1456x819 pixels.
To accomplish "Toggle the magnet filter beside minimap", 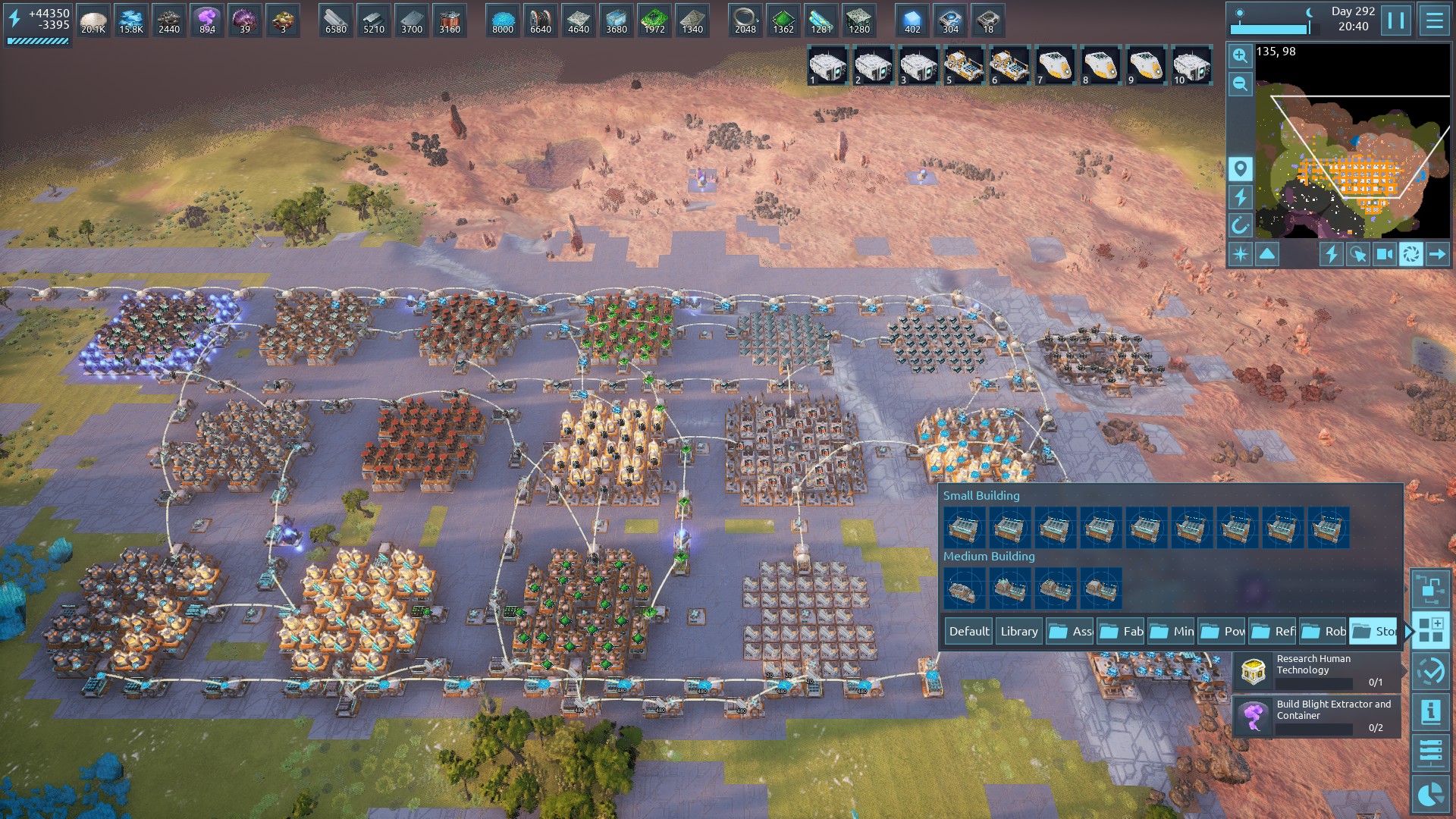I will (1240, 225).
